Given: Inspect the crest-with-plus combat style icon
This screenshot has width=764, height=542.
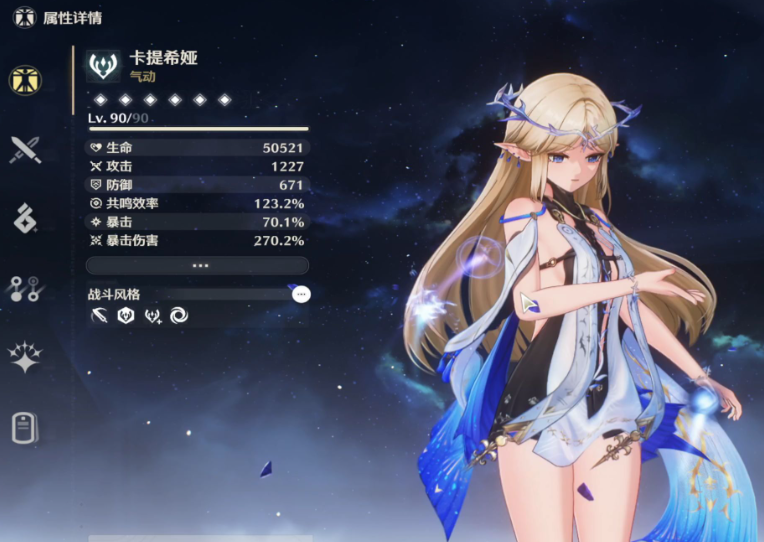Looking at the screenshot, I should [153, 316].
